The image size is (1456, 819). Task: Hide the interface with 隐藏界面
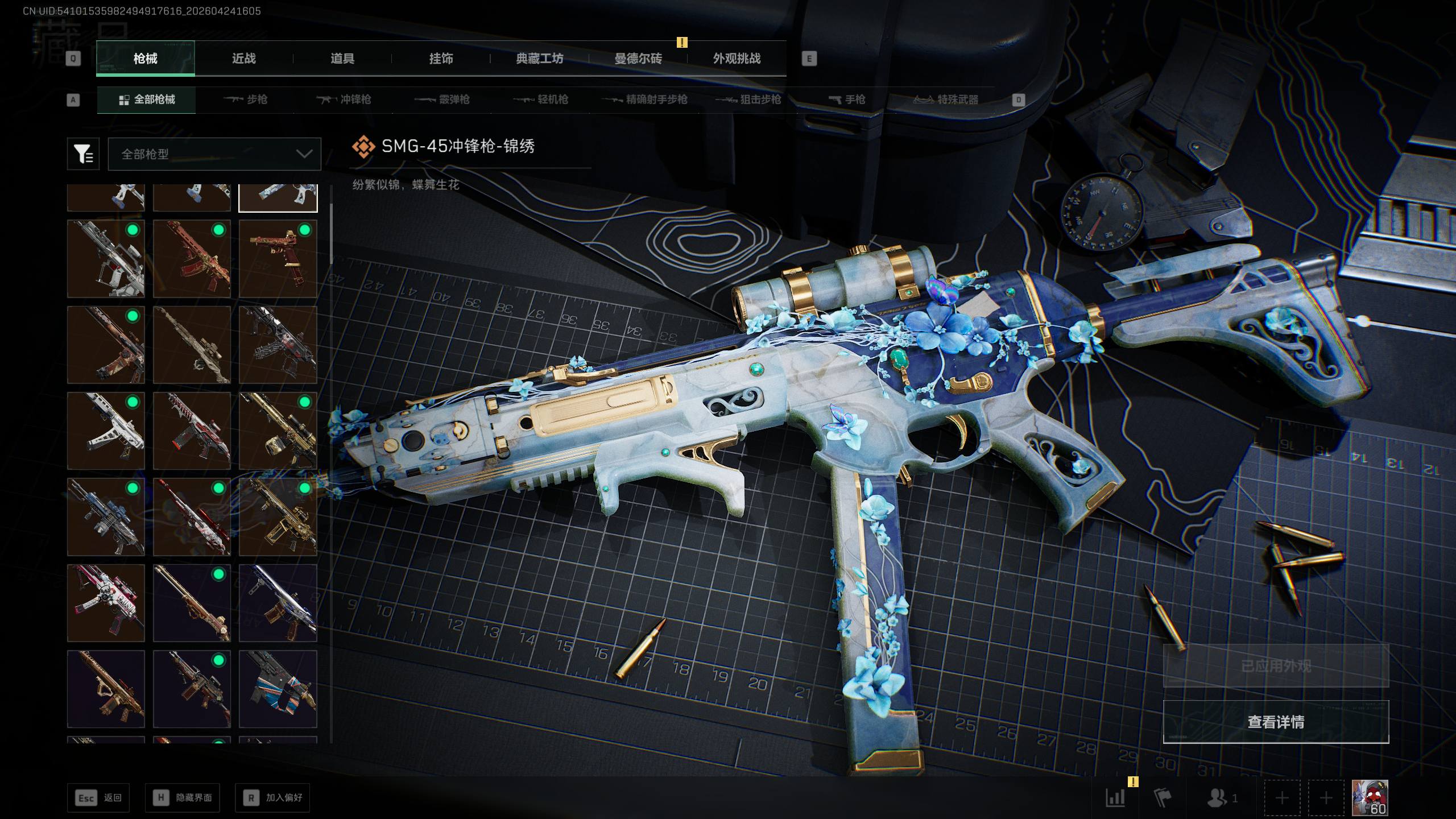(182, 797)
